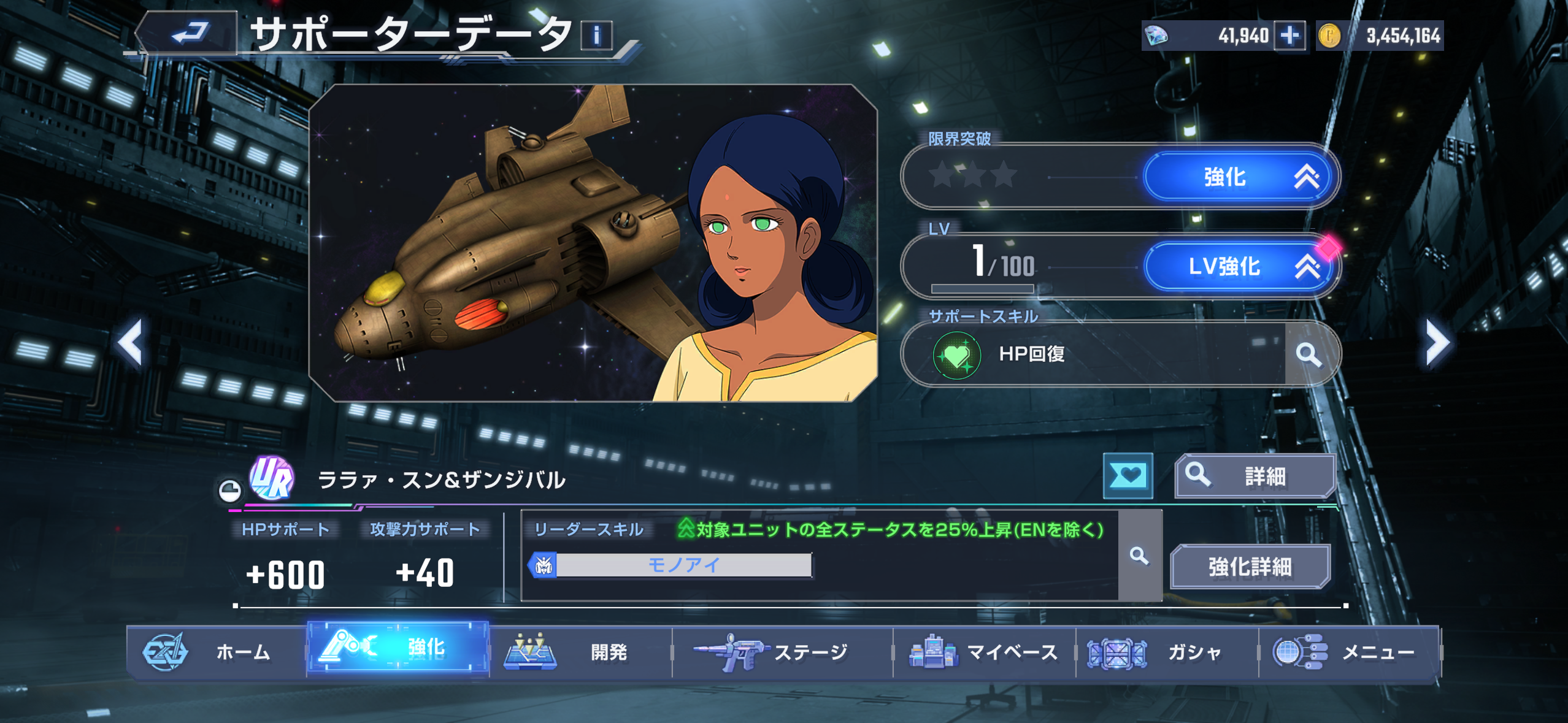Open the 強化詳細 enhancement details button
The height and width of the screenshot is (723, 1568).
pos(1250,567)
